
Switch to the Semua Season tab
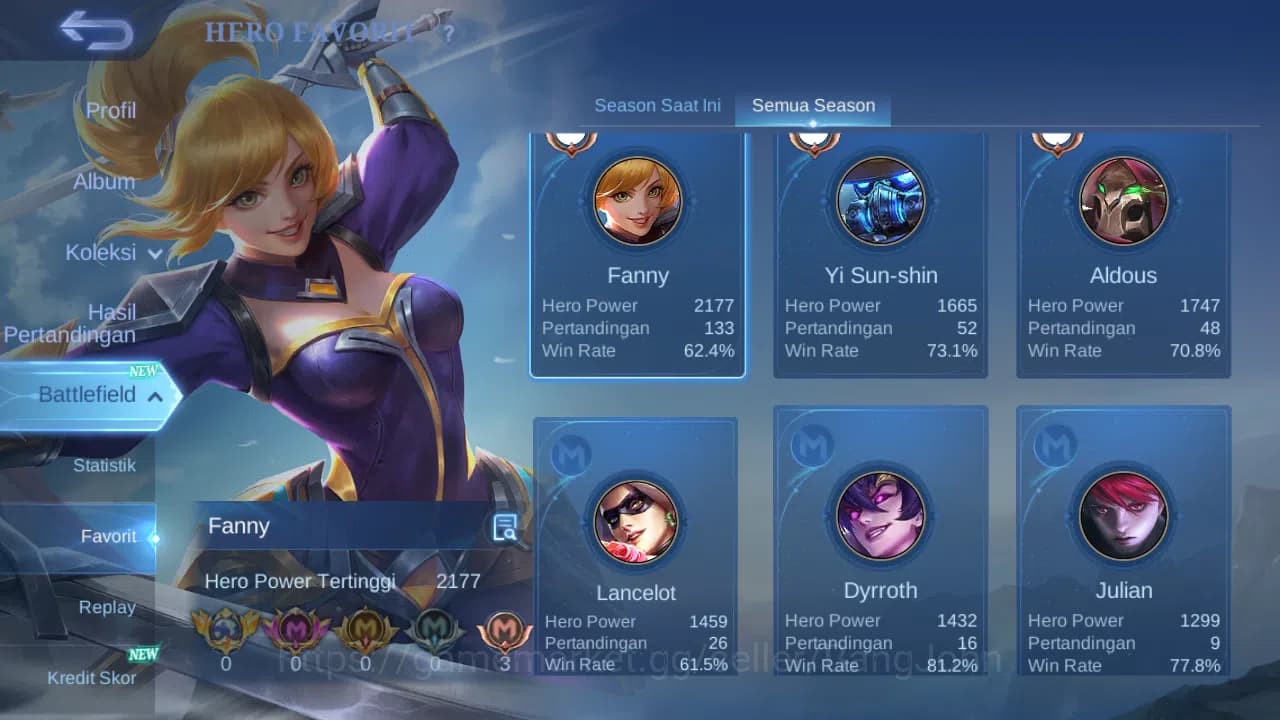pyautogui.click(x=813, y=104)
